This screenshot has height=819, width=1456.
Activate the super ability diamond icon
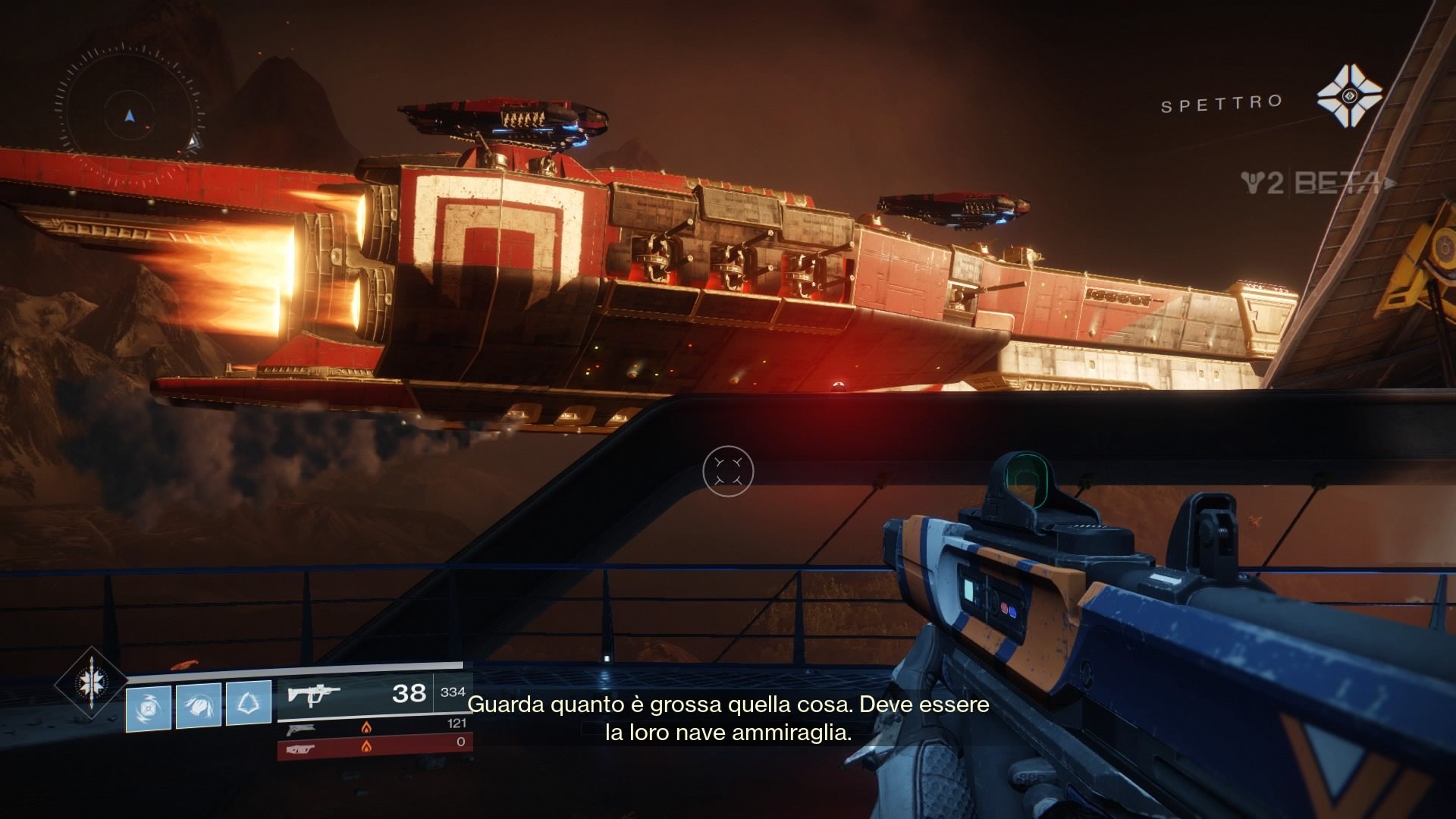(x=91, y=682)
